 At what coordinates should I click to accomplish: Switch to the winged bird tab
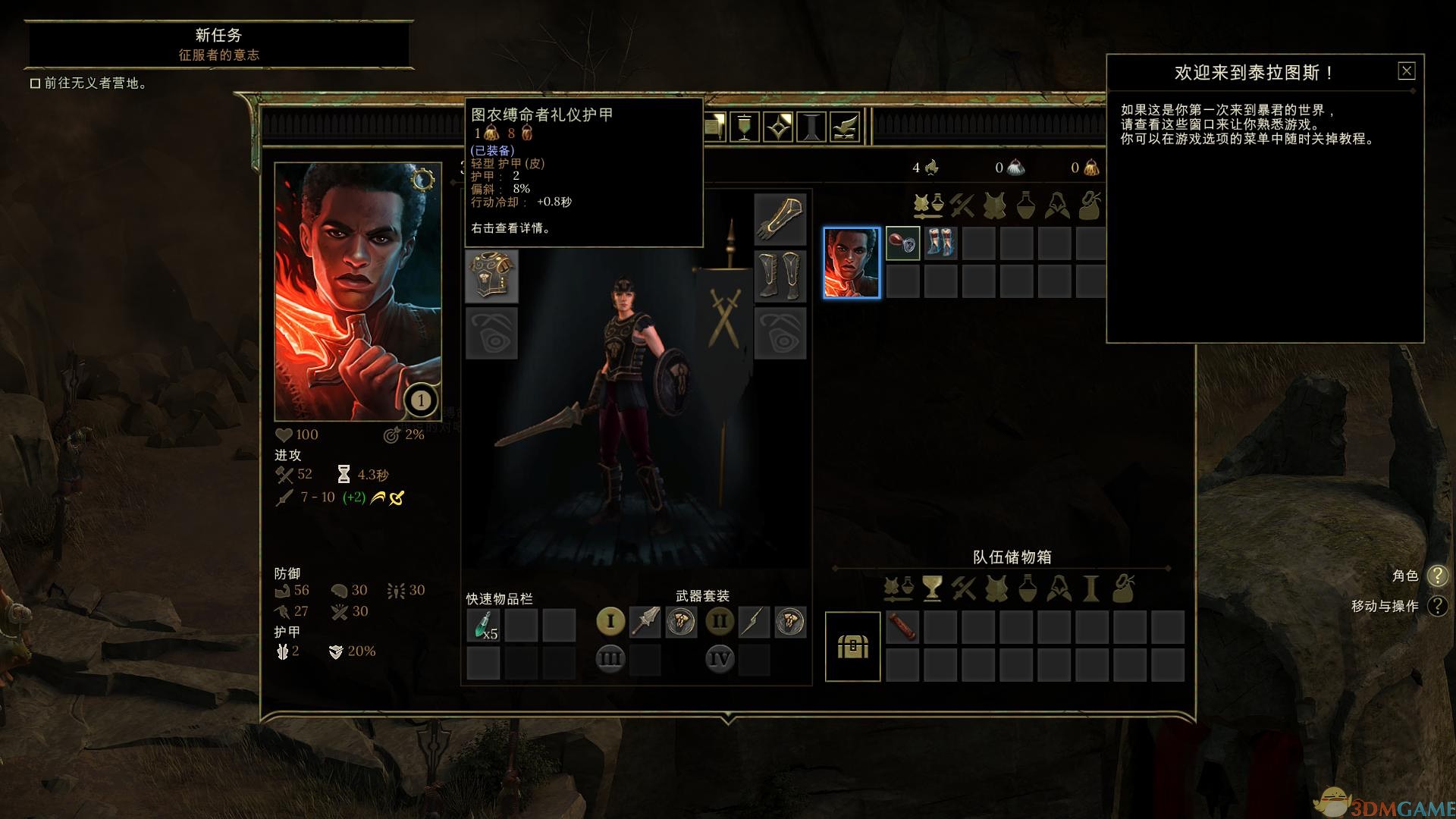click(846, 127)
